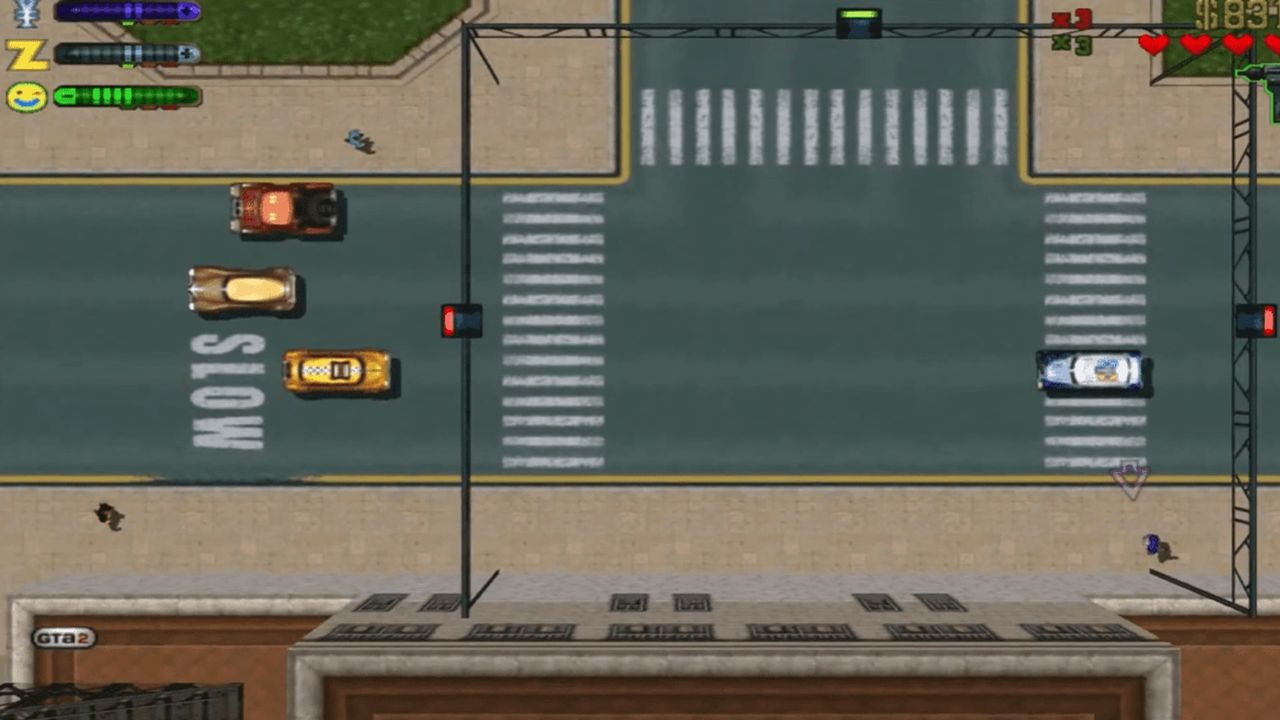The image size is (1280, 720).
Task: Select the red x3 wanted multiplier icon
Action: click(x=1070, y=20)
